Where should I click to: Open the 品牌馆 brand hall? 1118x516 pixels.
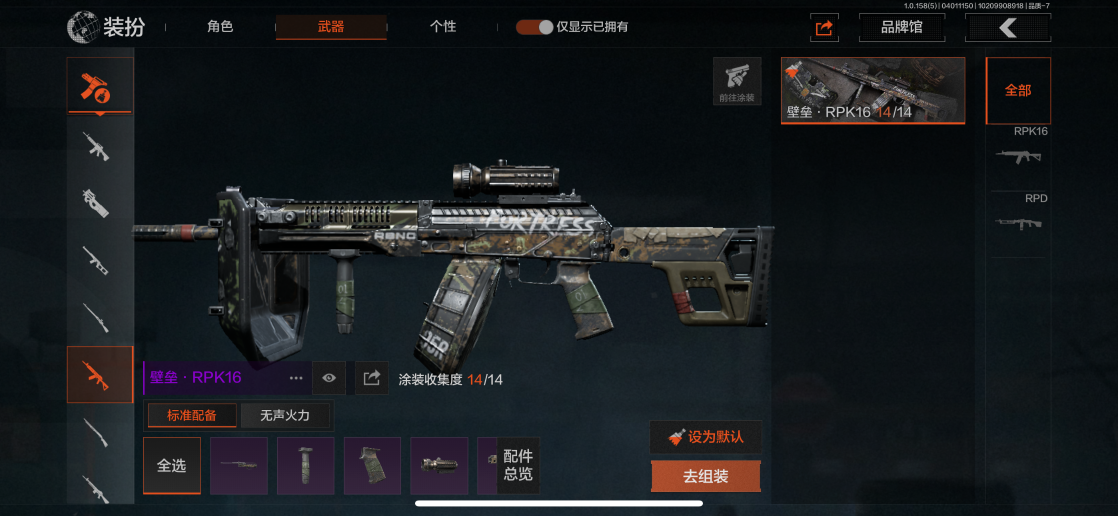pyautogui.click(x=901, y=27)
